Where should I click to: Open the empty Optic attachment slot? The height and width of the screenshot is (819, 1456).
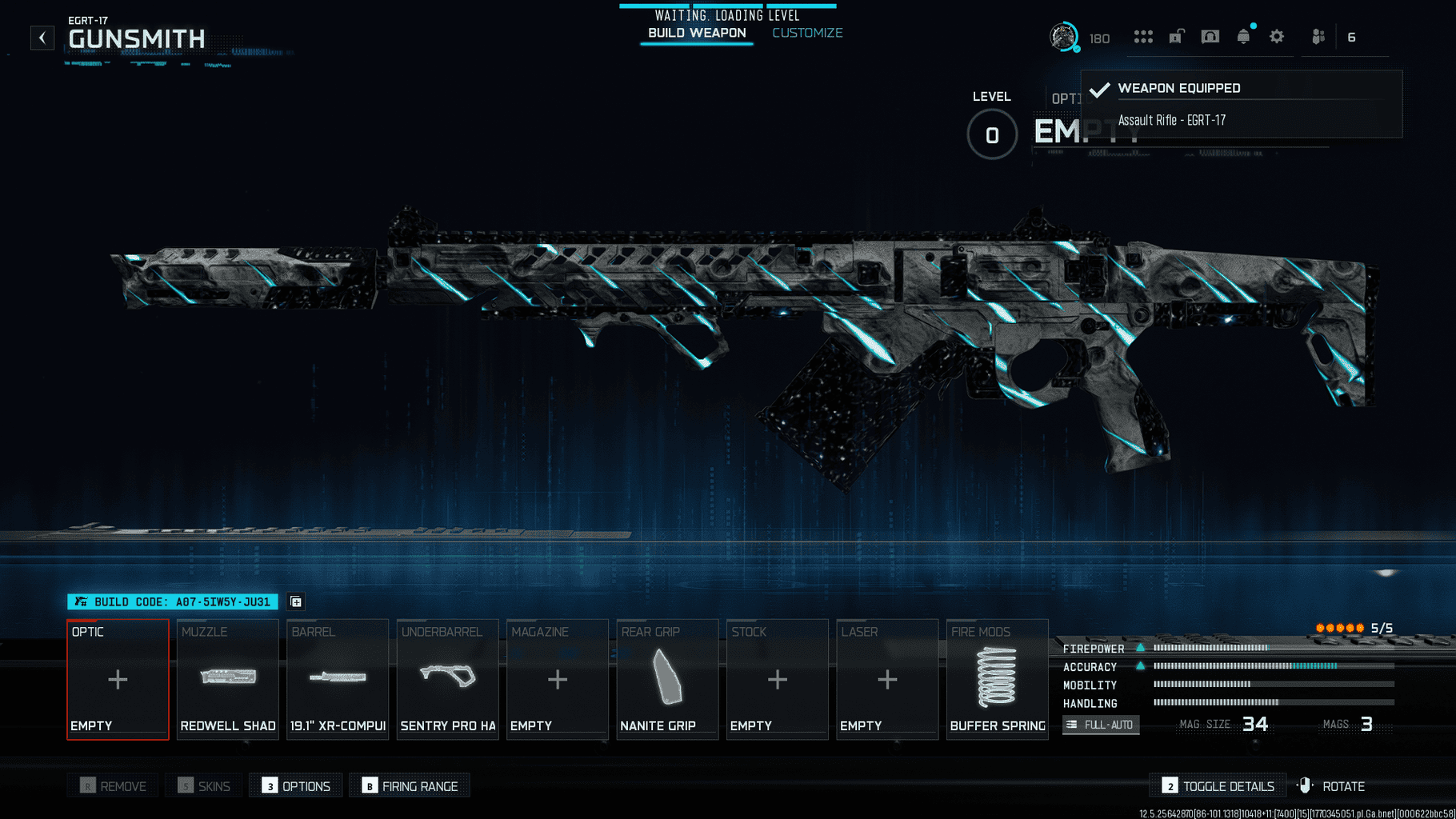pos(118,679)
